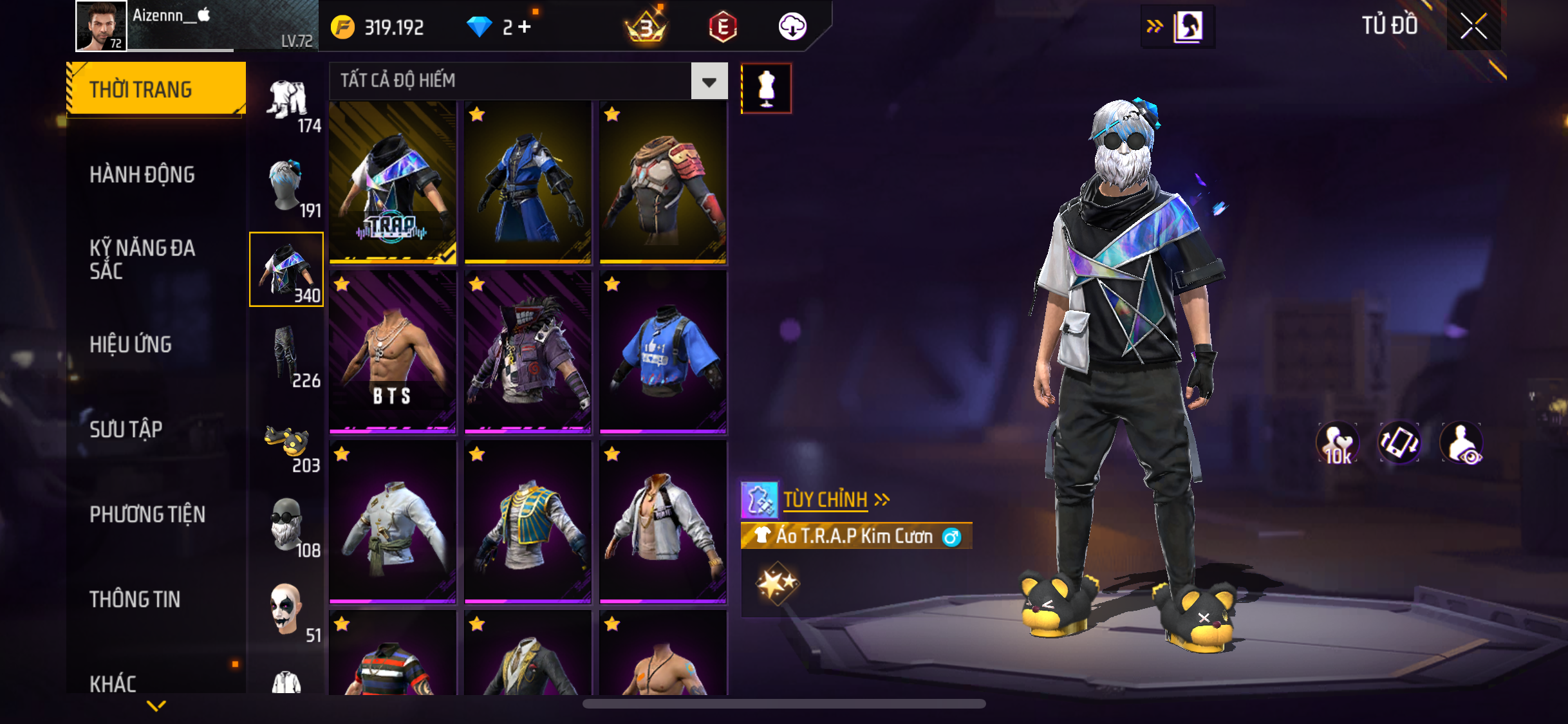Open the PHƯƠNG TIỆN tab
This screenshot has height=724, width=1568.
pos(147,514)
